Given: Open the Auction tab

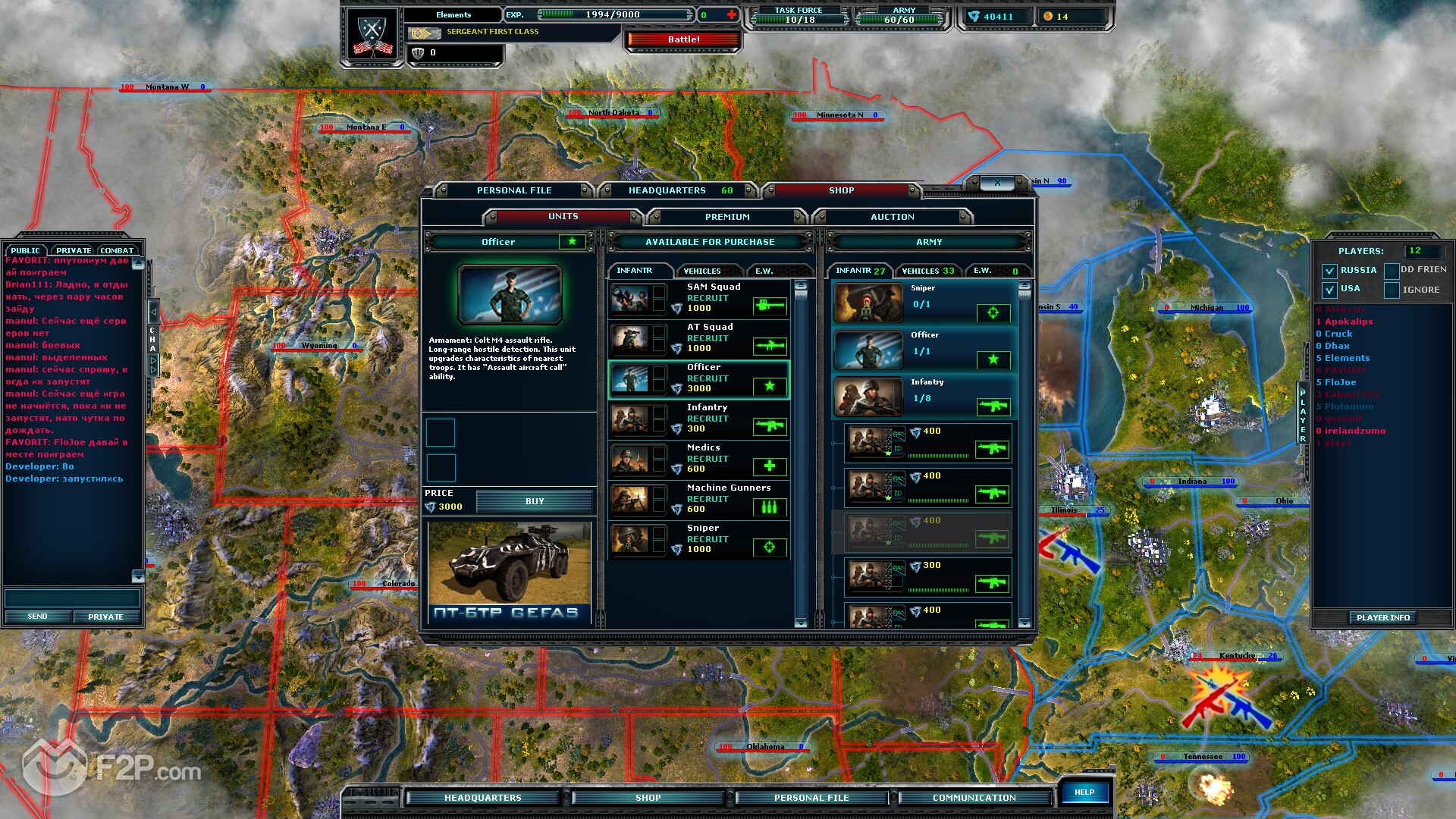Looking at the screenshot, I should [892, 217].
